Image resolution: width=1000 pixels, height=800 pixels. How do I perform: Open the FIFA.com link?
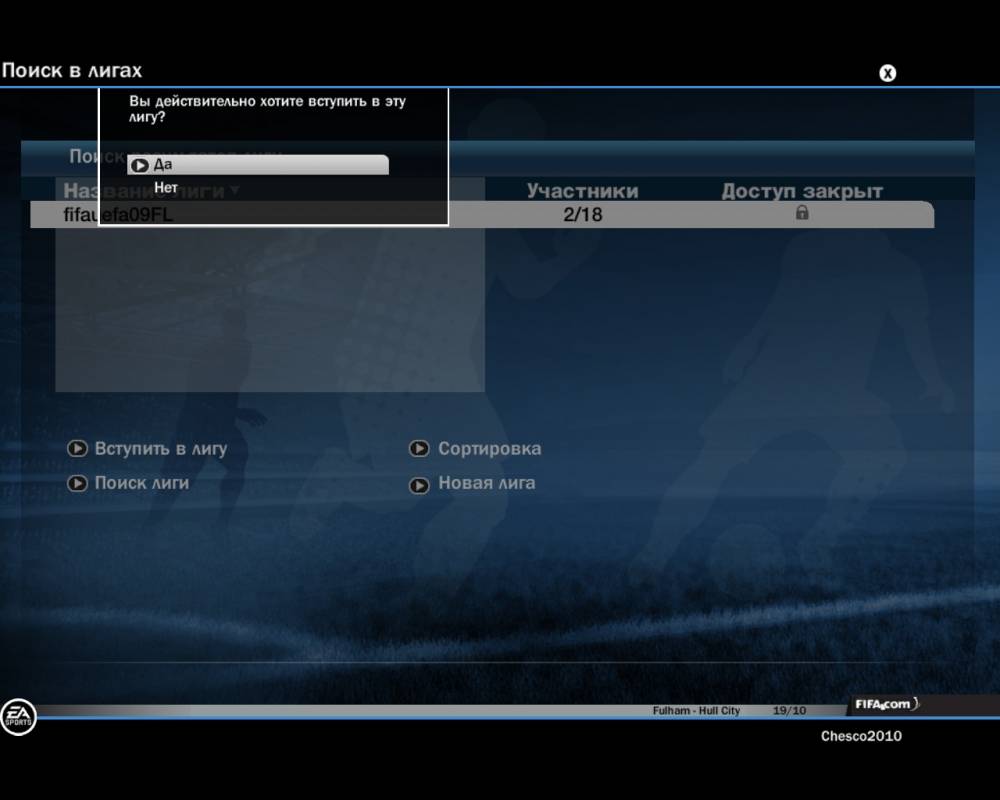coord(883,705)
